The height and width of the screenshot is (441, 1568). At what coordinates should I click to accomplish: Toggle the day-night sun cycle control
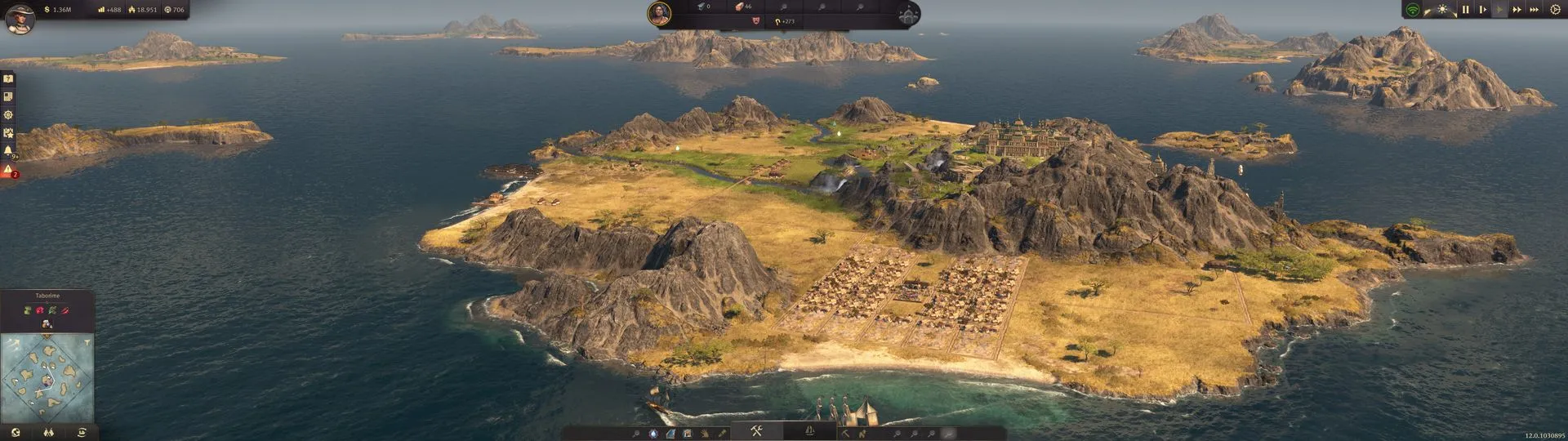(x=1443, y=10)
